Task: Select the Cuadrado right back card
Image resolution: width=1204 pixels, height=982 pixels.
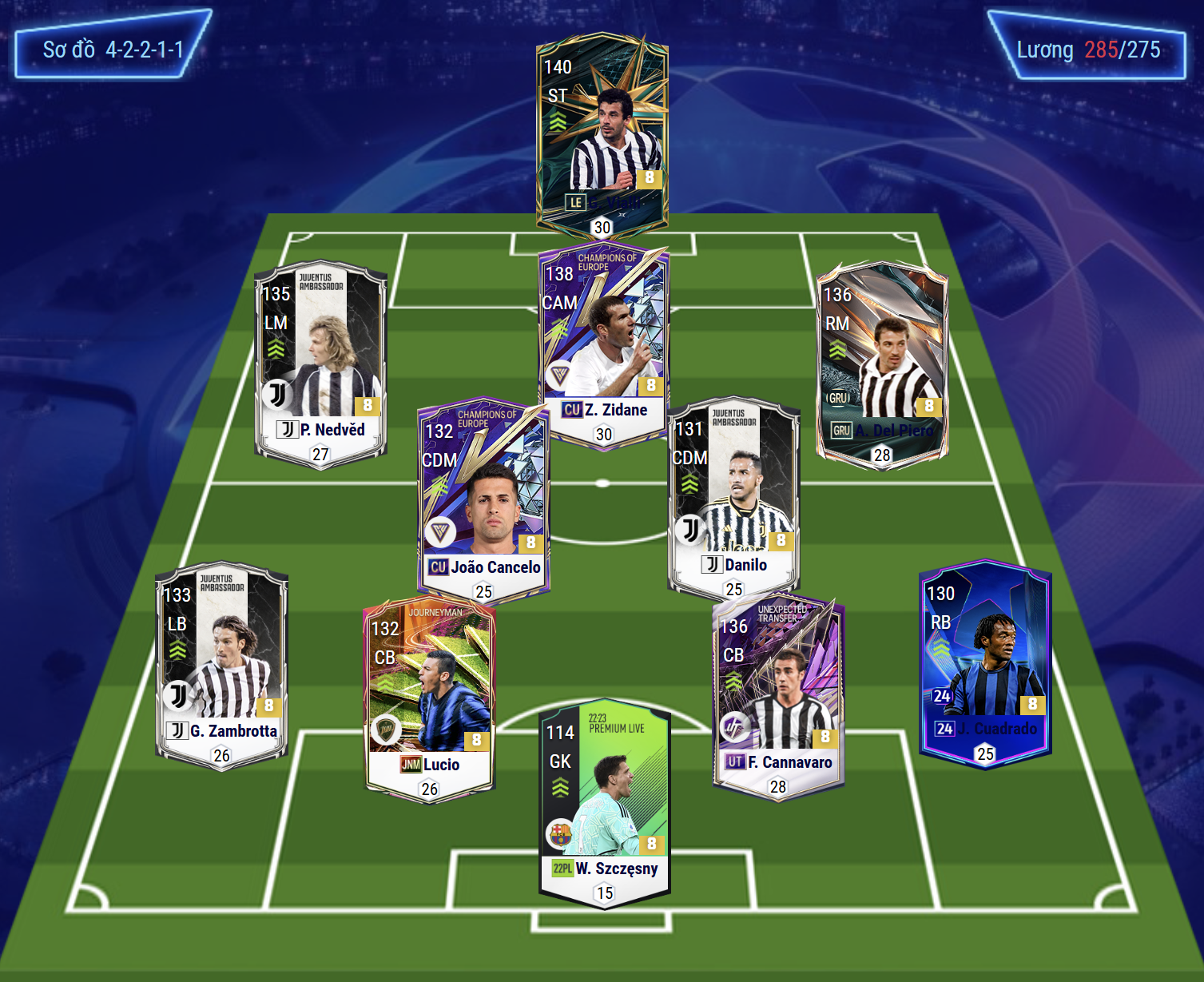Action: 985,659
